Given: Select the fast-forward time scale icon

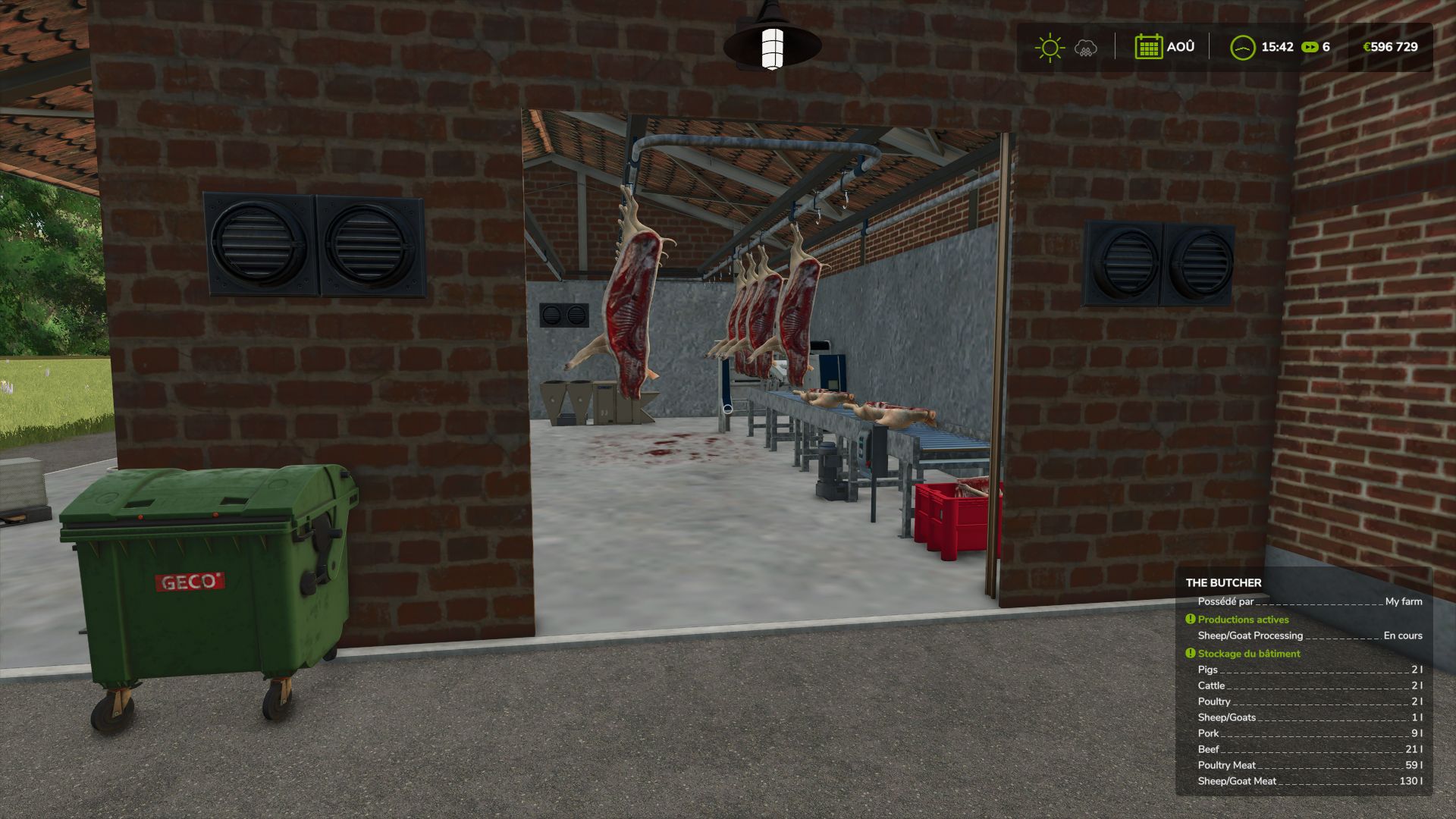Looking at the screenshot, I should (1309, 47).
